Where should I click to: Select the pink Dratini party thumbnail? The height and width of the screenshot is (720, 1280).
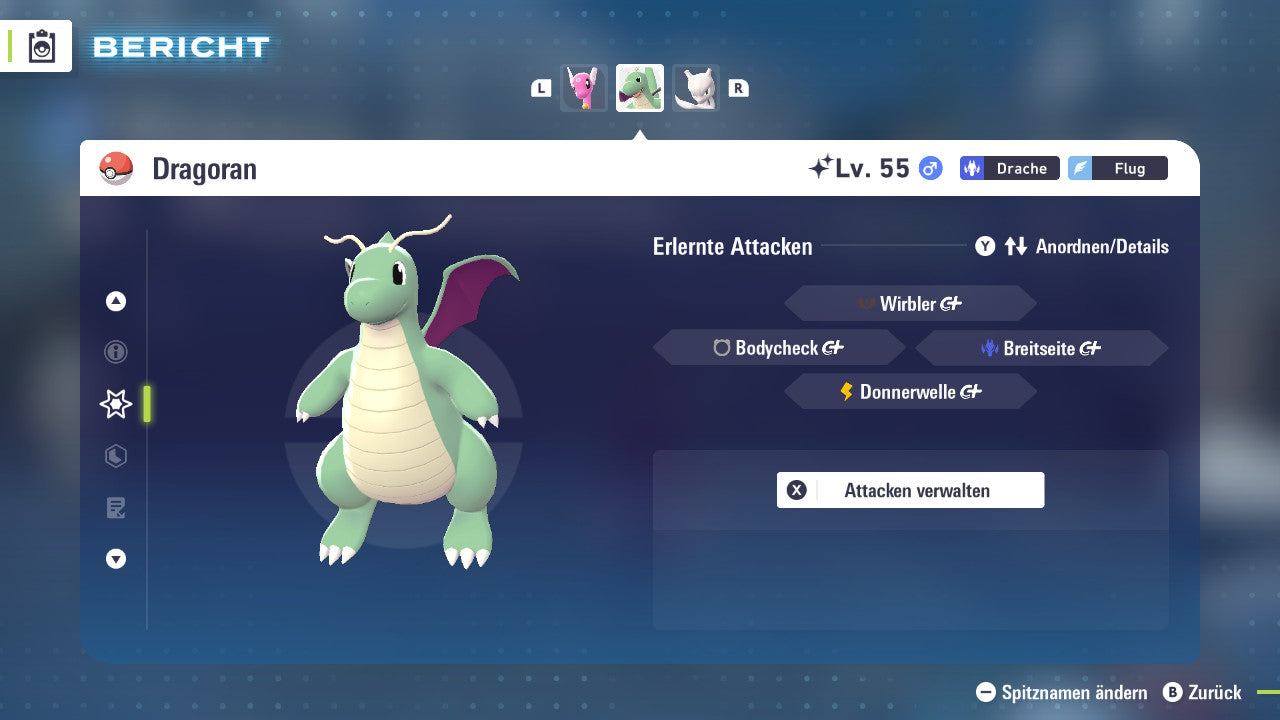point(584,87)
